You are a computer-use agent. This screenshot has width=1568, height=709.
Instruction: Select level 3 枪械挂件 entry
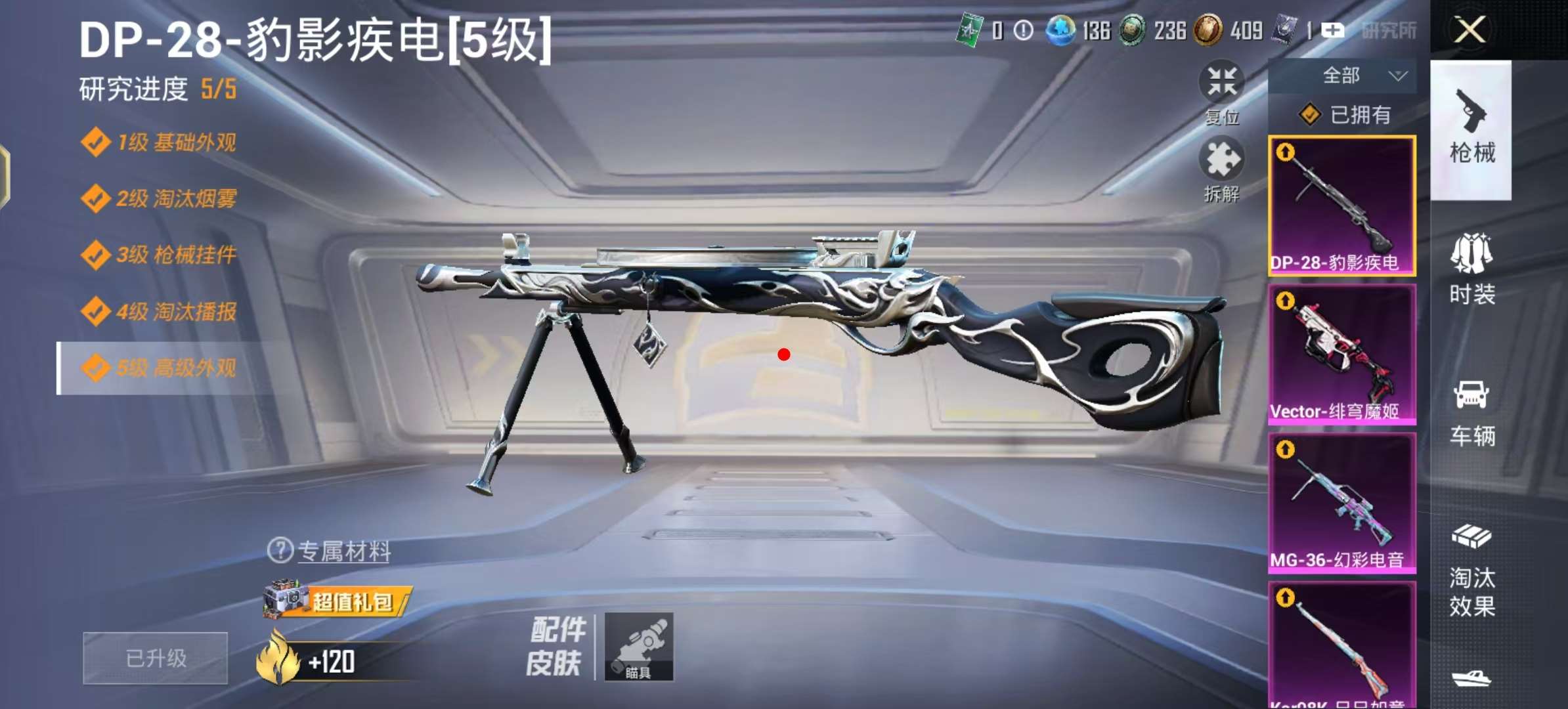pos(160,255)
